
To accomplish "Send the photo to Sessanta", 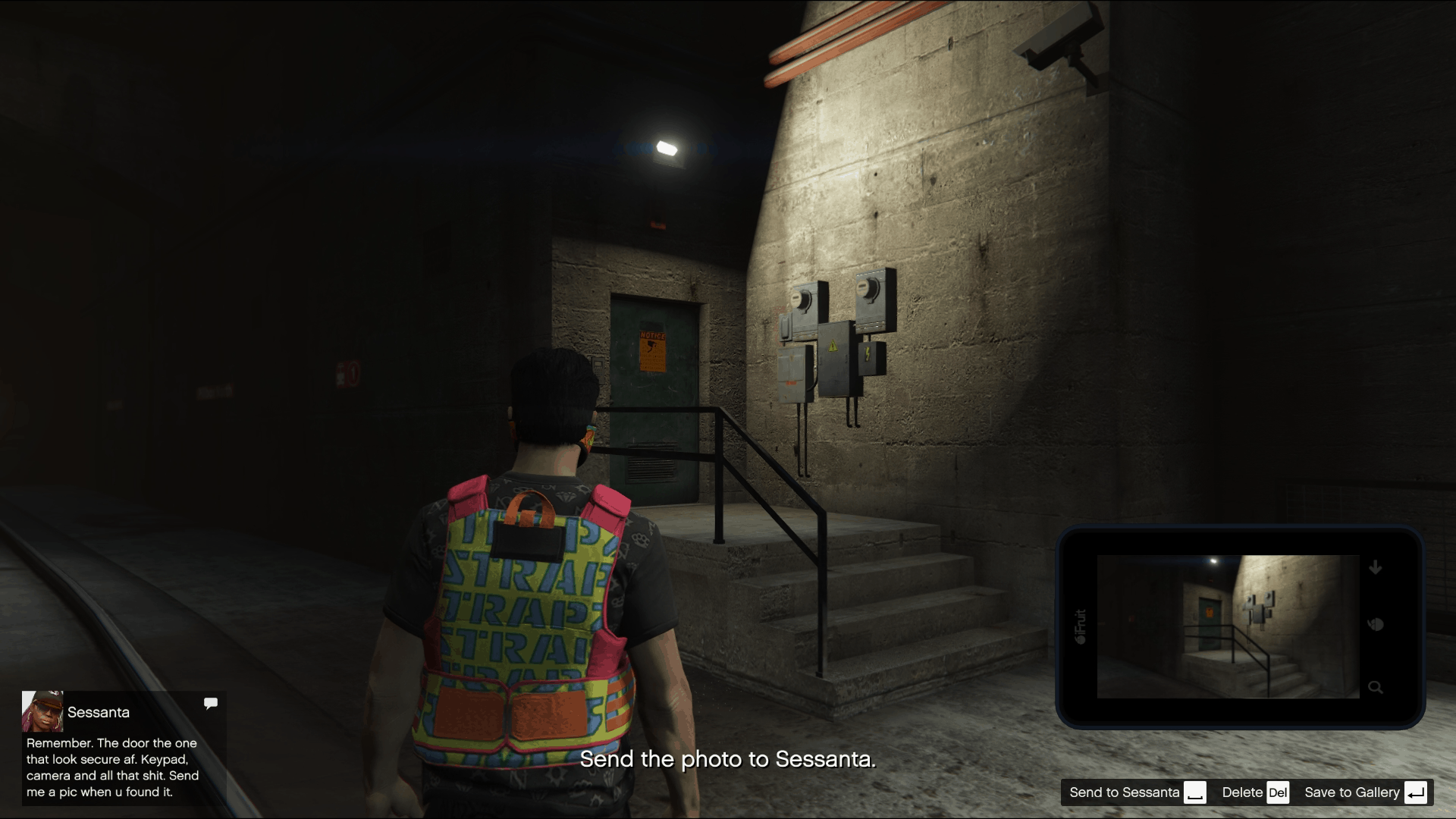I will click(1124, 792).
